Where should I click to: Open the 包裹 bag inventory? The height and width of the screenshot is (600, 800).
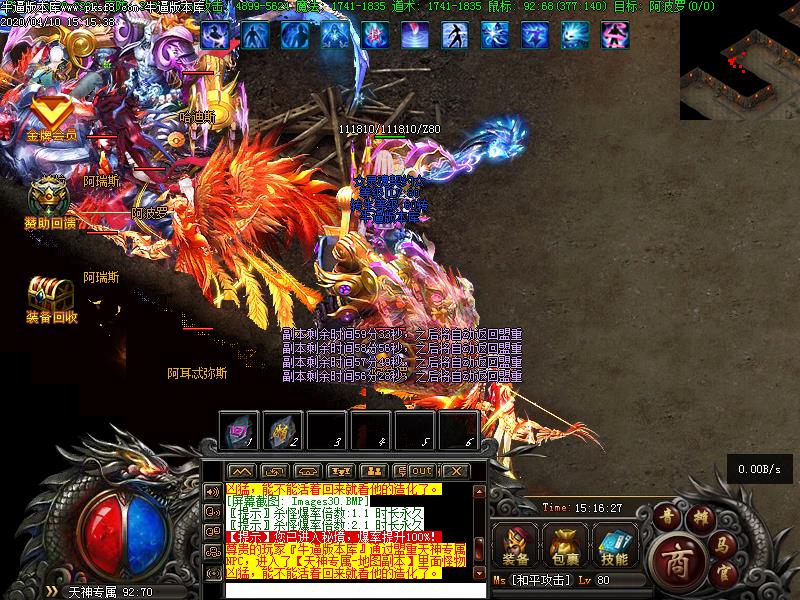click(565, 546)
